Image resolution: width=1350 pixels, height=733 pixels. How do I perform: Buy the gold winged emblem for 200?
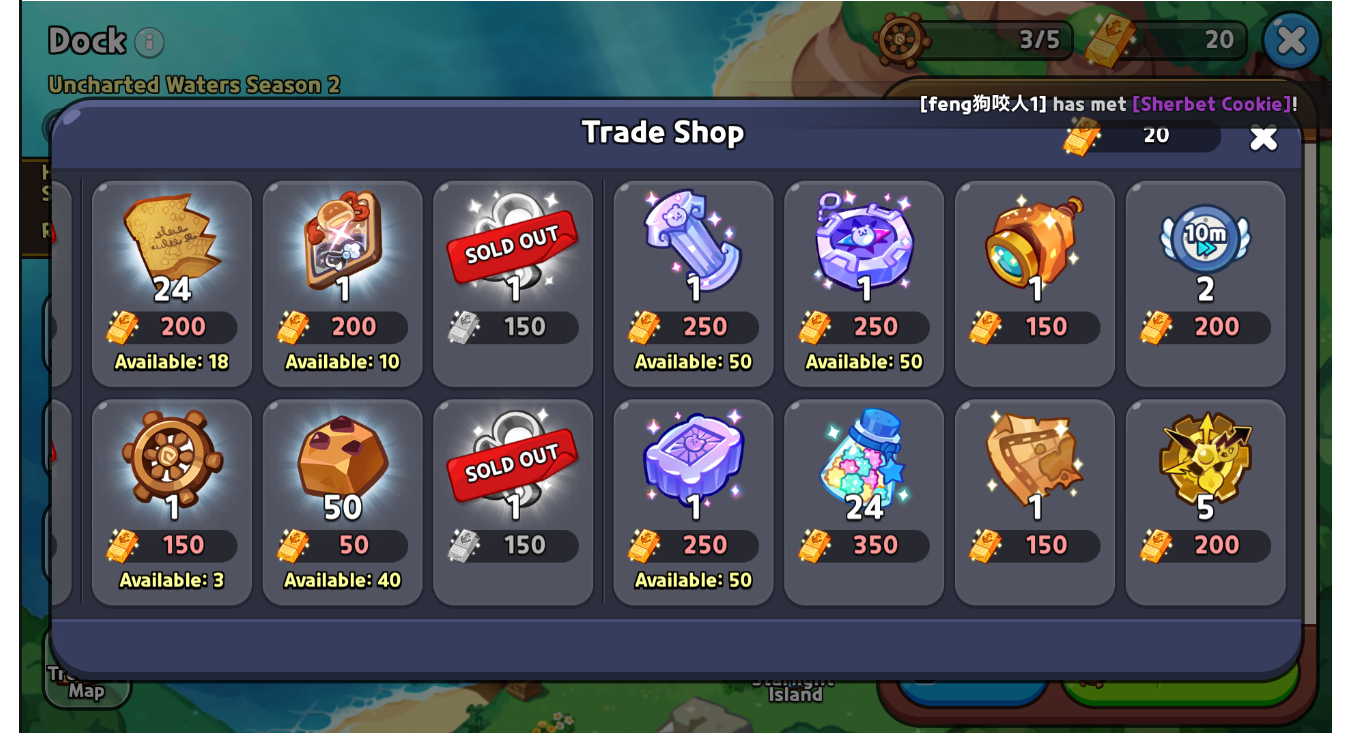(x=1205, y=501)
